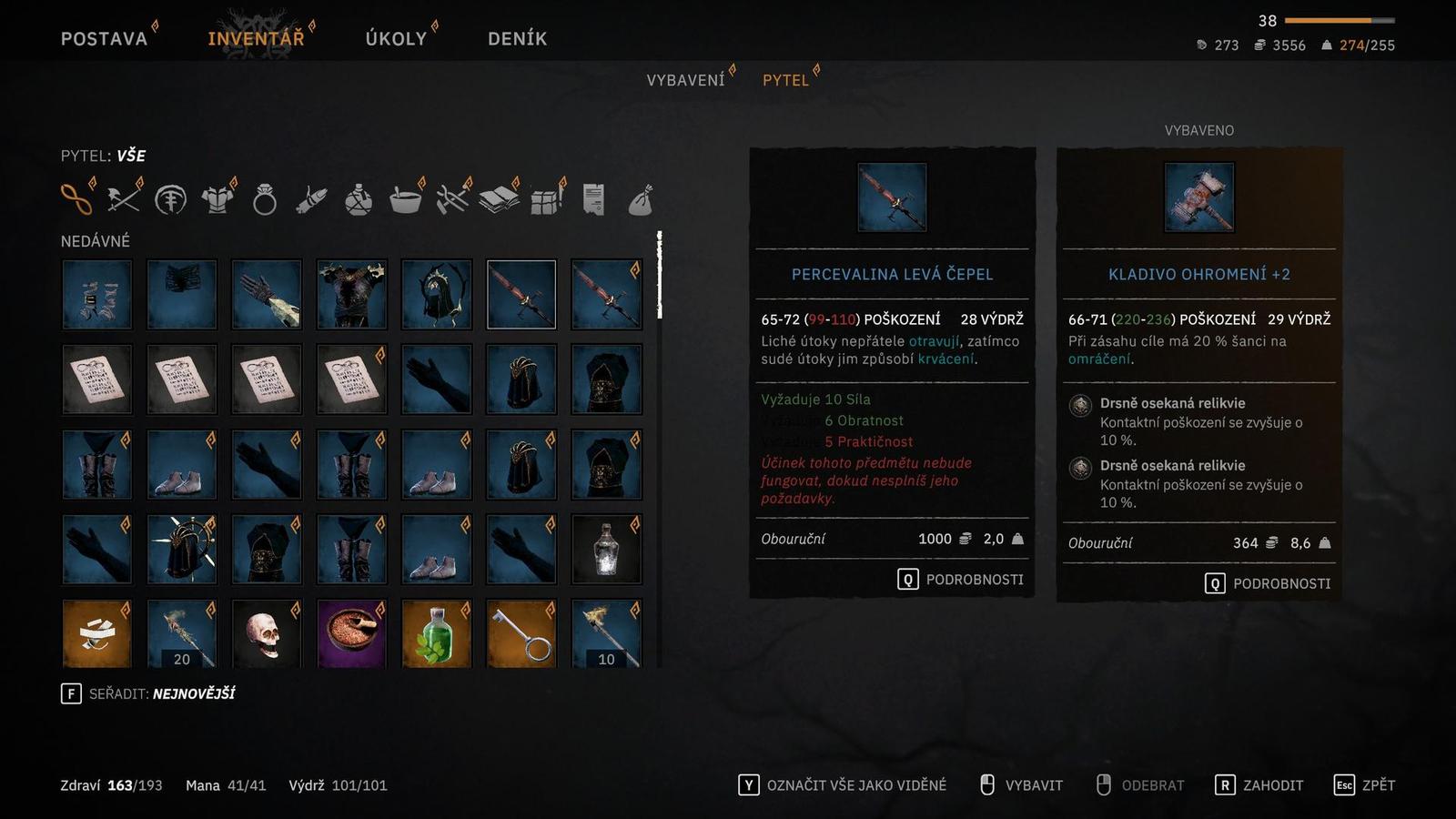Choose the key item slot
Image resolution: width=1456 pixels, height=819 pixels.
click(521, 633)
